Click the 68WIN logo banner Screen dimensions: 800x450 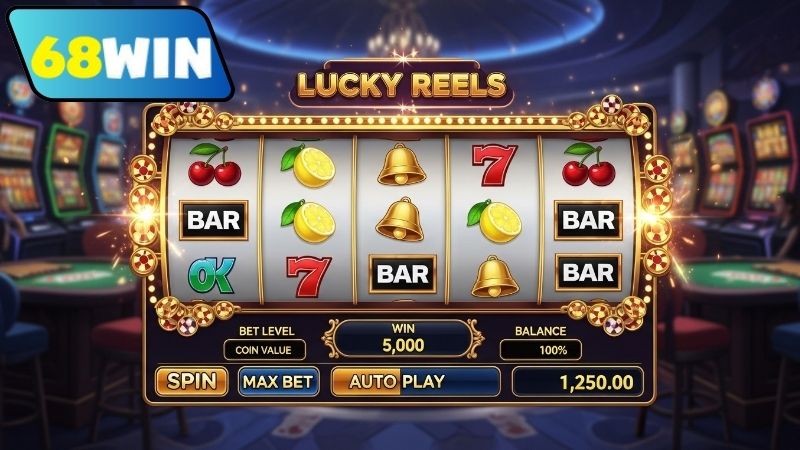click(x=118, y=56)
